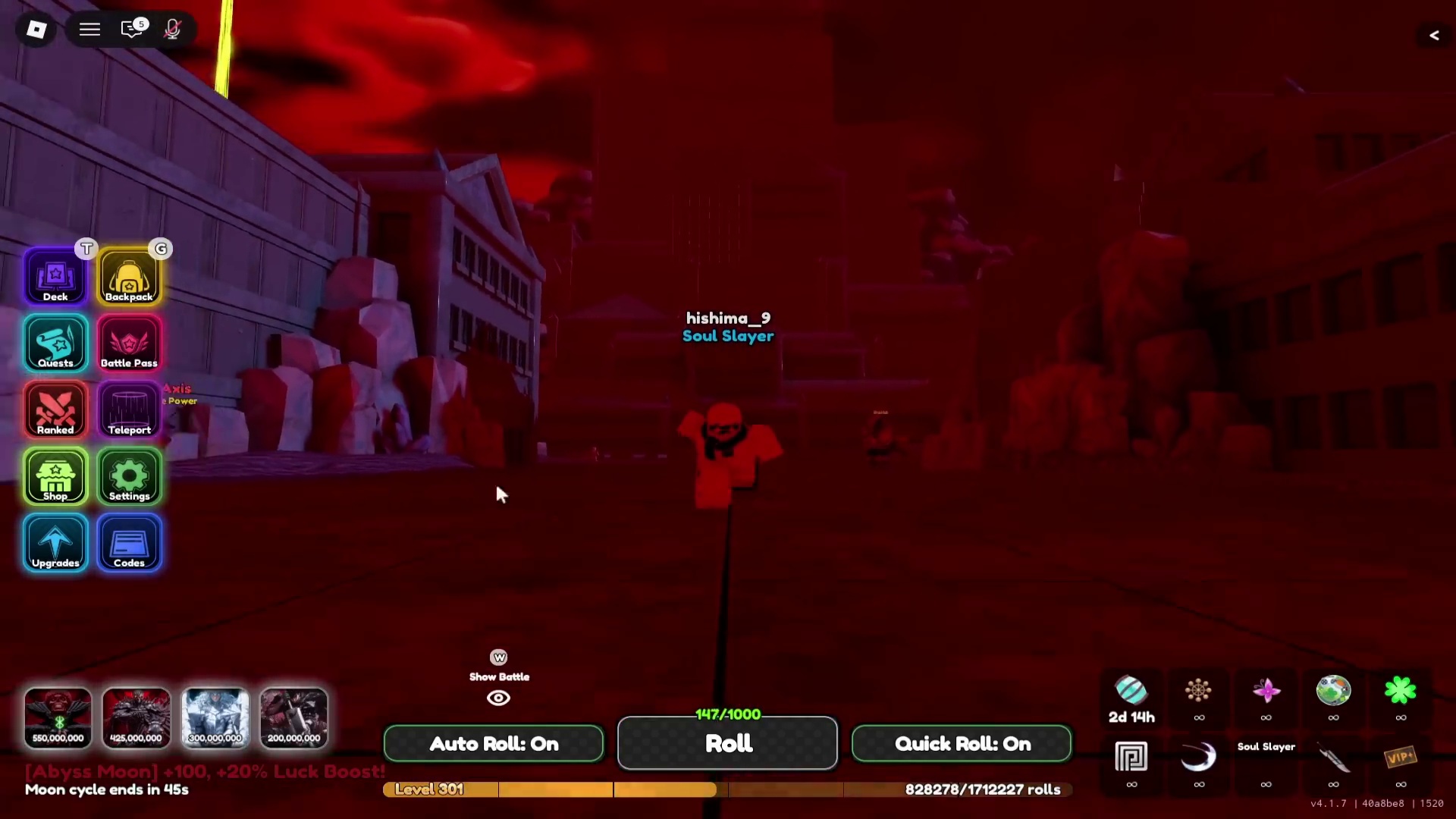The image size is (1456, 819).
Task: Open the Shop
Action: click(x=55, y=476)
